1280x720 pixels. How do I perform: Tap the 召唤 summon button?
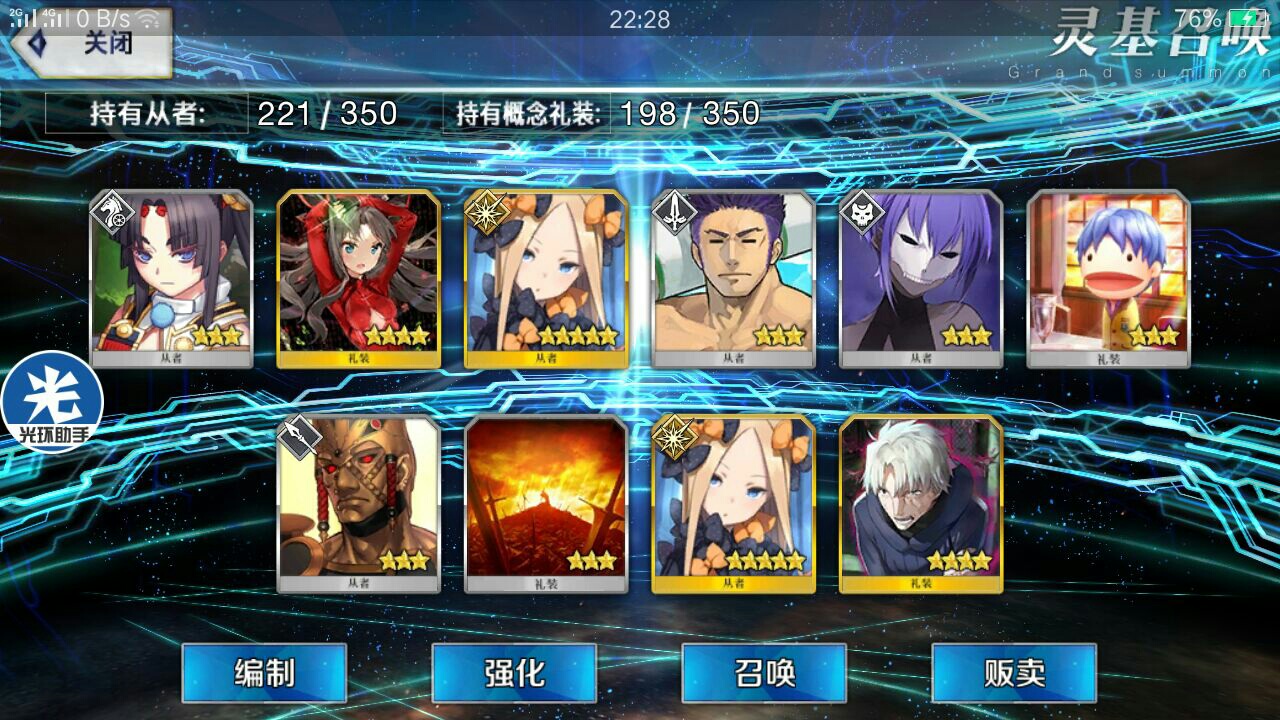(764, 673)
